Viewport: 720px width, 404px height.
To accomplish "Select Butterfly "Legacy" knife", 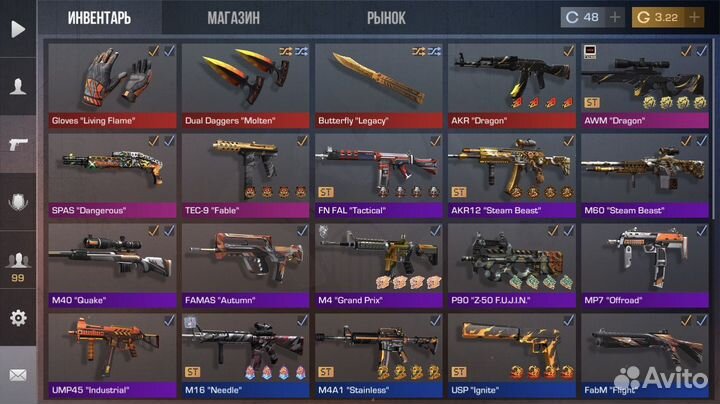I will [x=378, y=84].
